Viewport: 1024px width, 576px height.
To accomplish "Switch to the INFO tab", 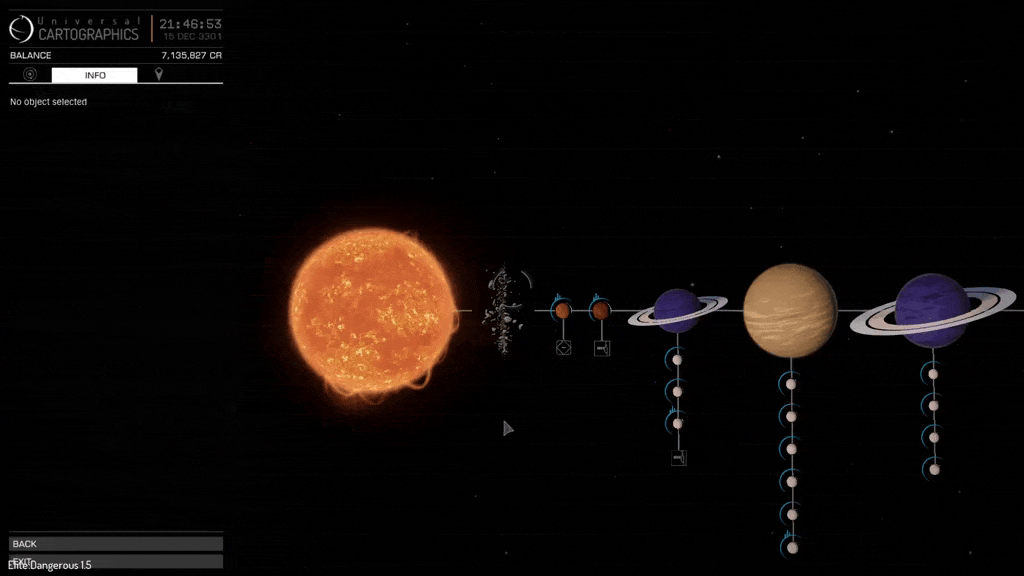I will 95,75.
